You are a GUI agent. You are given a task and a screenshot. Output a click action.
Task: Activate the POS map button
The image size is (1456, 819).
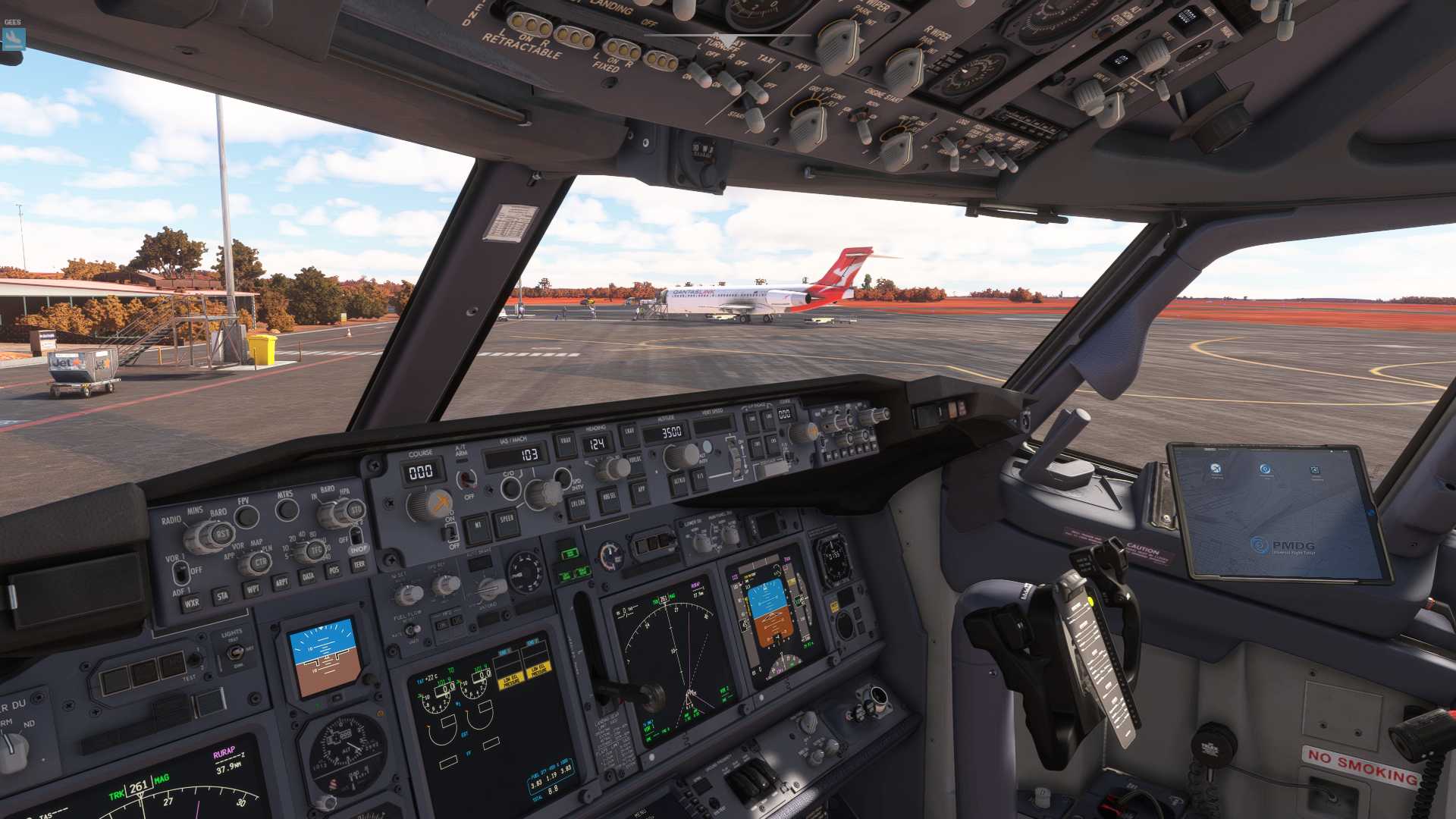pyautogui.click(x=334, y=570)
